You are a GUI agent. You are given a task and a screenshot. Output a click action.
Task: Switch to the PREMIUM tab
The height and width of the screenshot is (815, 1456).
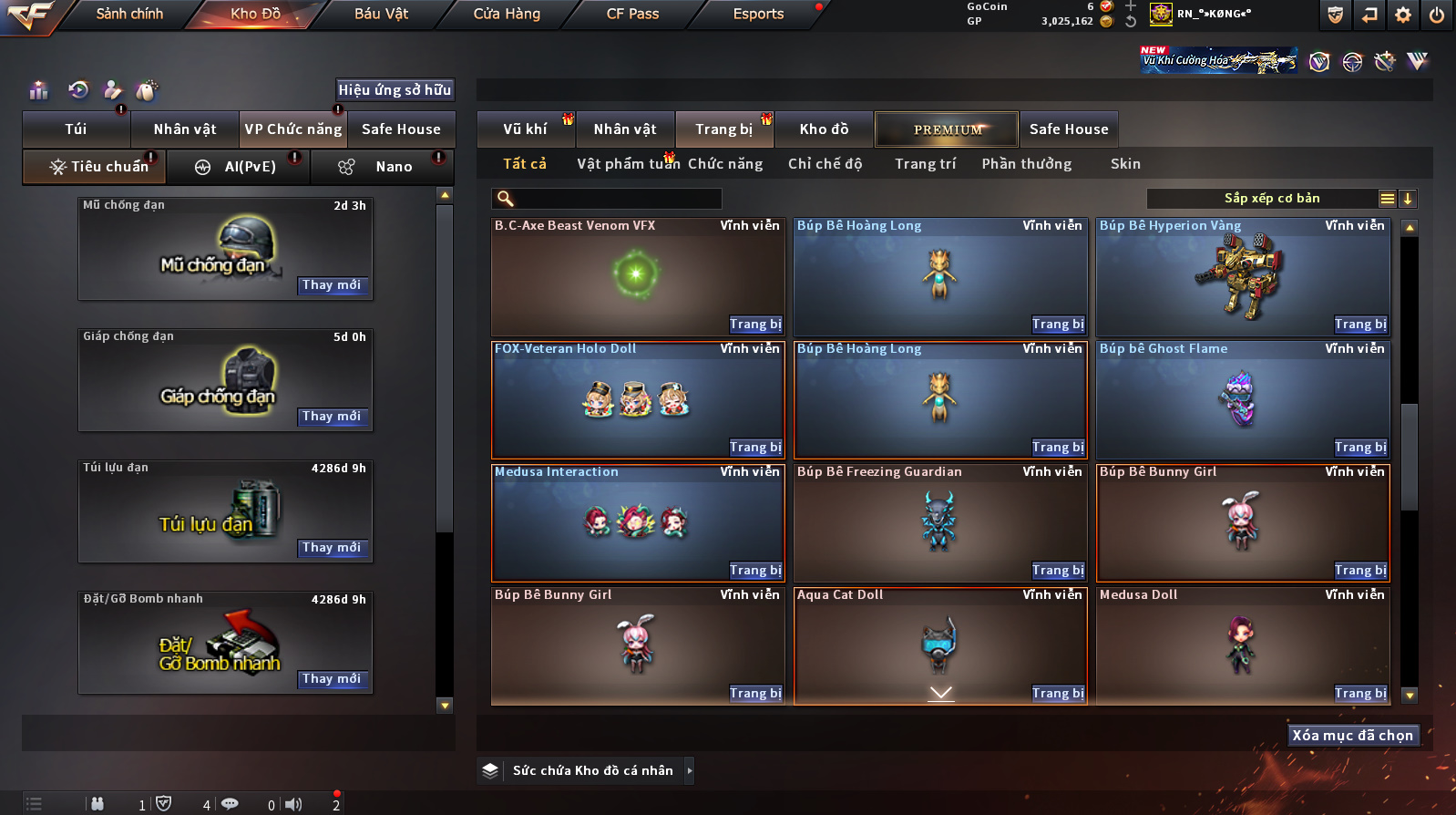click(x=947, y=129)
